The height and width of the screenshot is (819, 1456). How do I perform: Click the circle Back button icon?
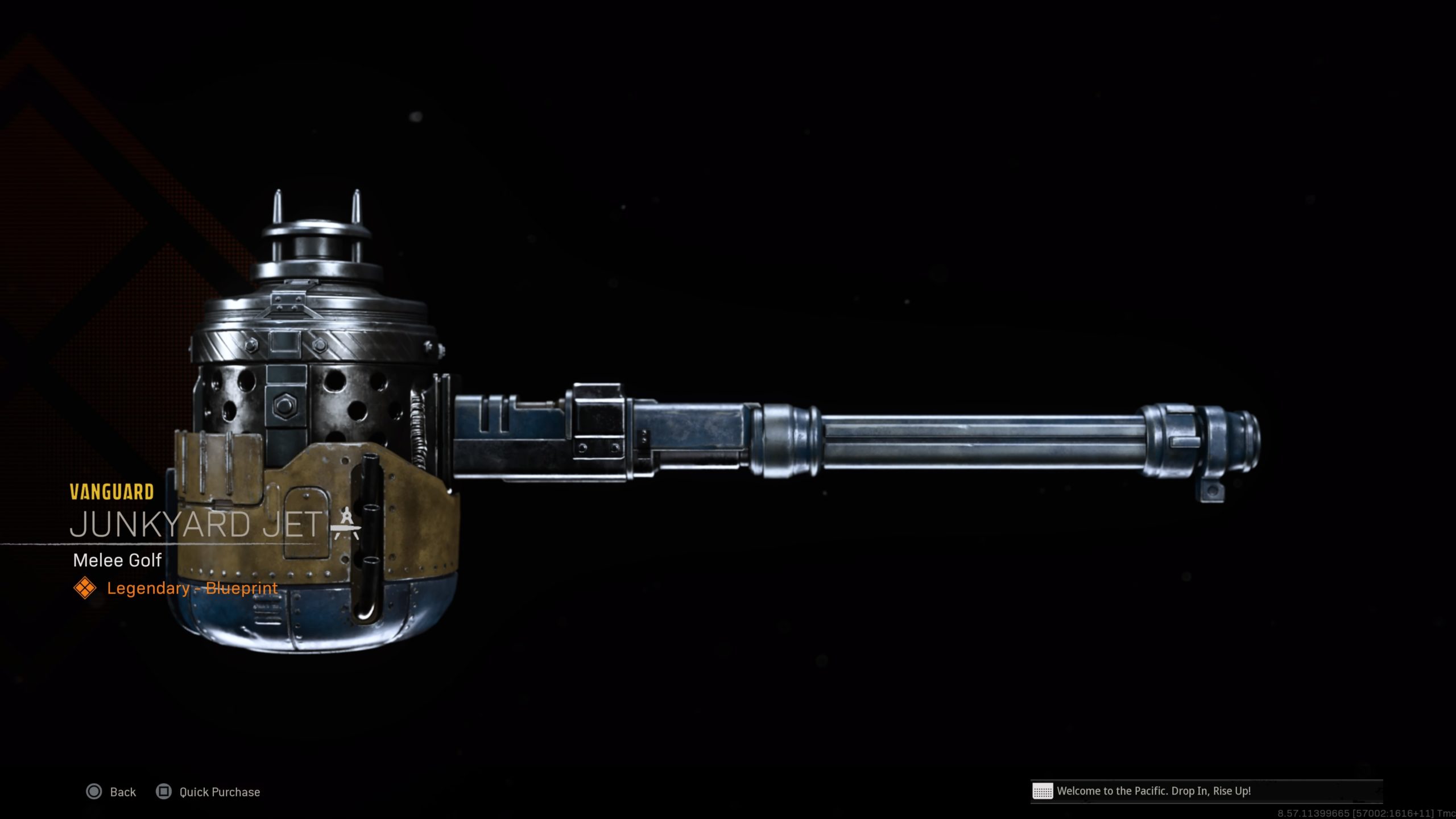[x=93, y=792]
